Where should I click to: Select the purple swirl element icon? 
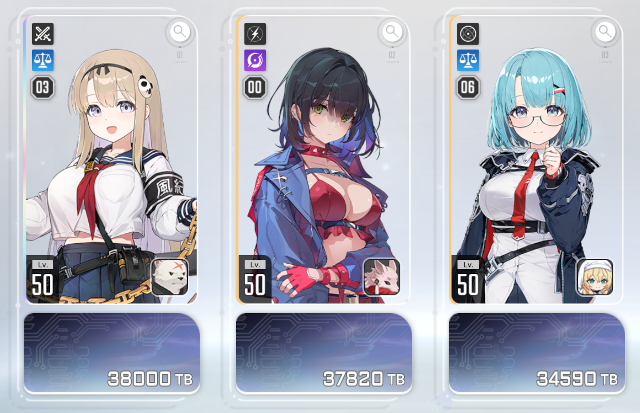[x=255, y=60]
